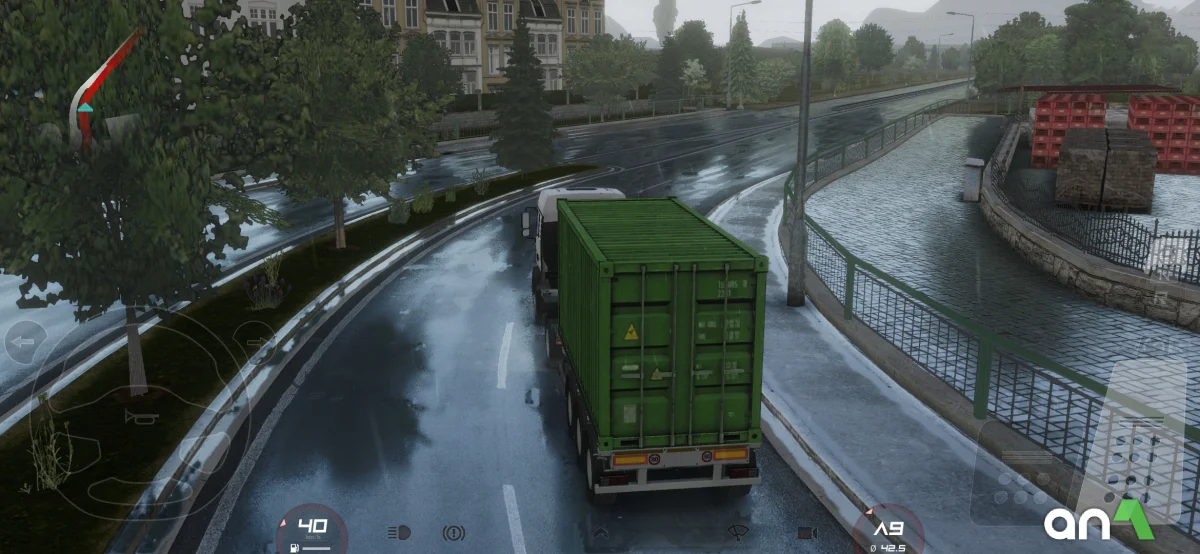Honk the horn on the steering wheel
1200x554 pixels.
coord(142,416)
